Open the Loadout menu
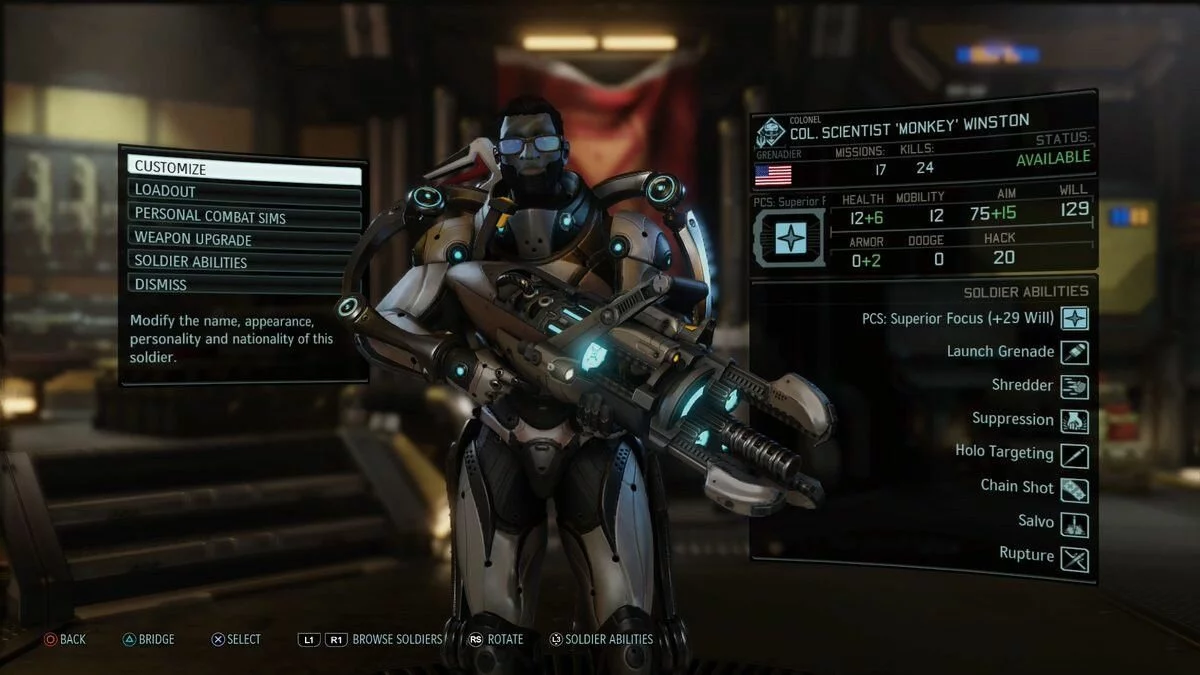This screenshot has width=1200, height=675. click(244, 191)
